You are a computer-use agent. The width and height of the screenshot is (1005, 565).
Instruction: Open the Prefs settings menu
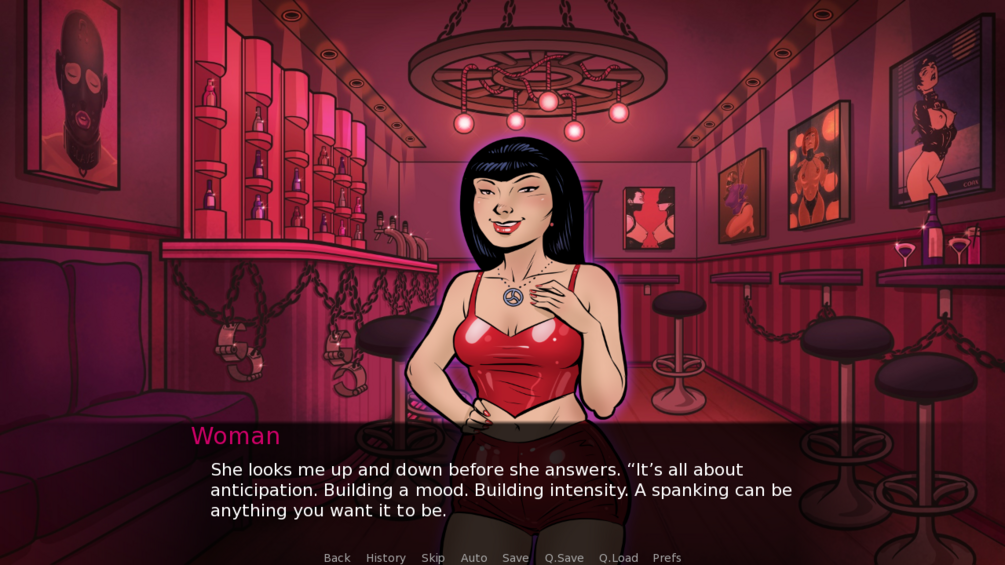click(x=667, y=558)
